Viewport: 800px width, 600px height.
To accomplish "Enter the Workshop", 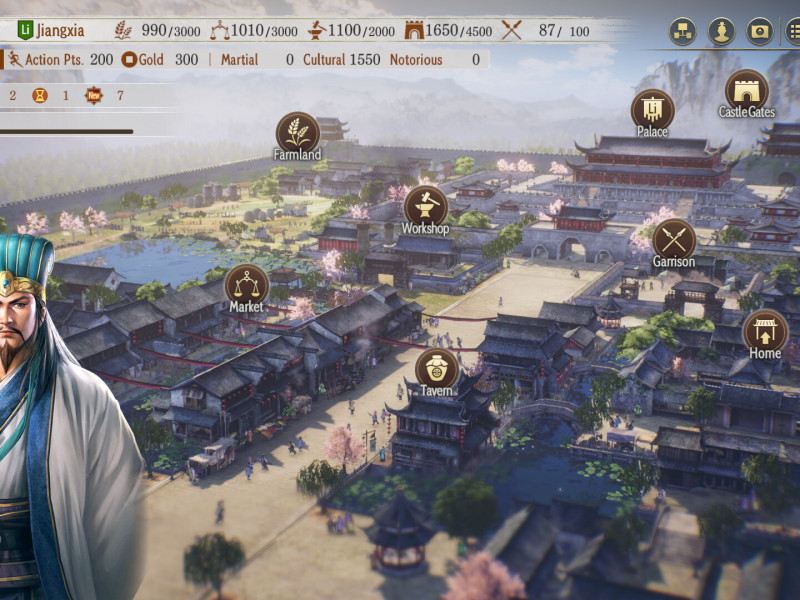I will [425, 207].
